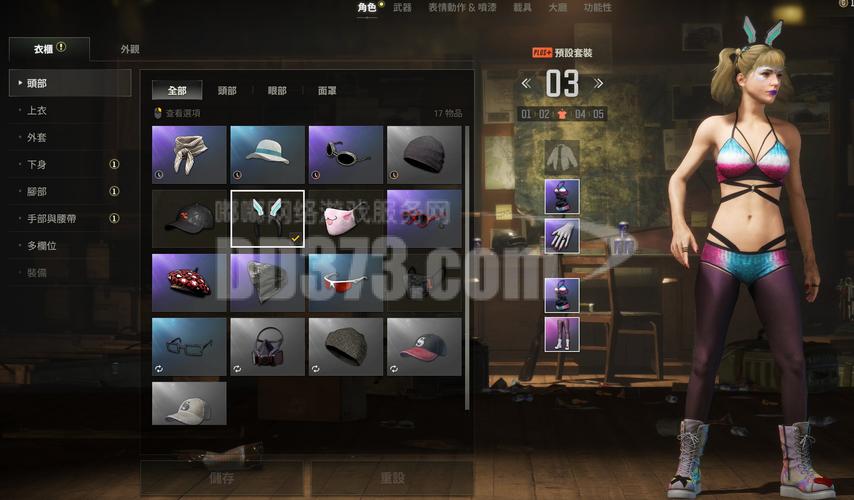Image resolution: width=854 pixels, height=500 pixels.
Task: Go to the next preset outfit arrow
Action: (x=599, y=84)
